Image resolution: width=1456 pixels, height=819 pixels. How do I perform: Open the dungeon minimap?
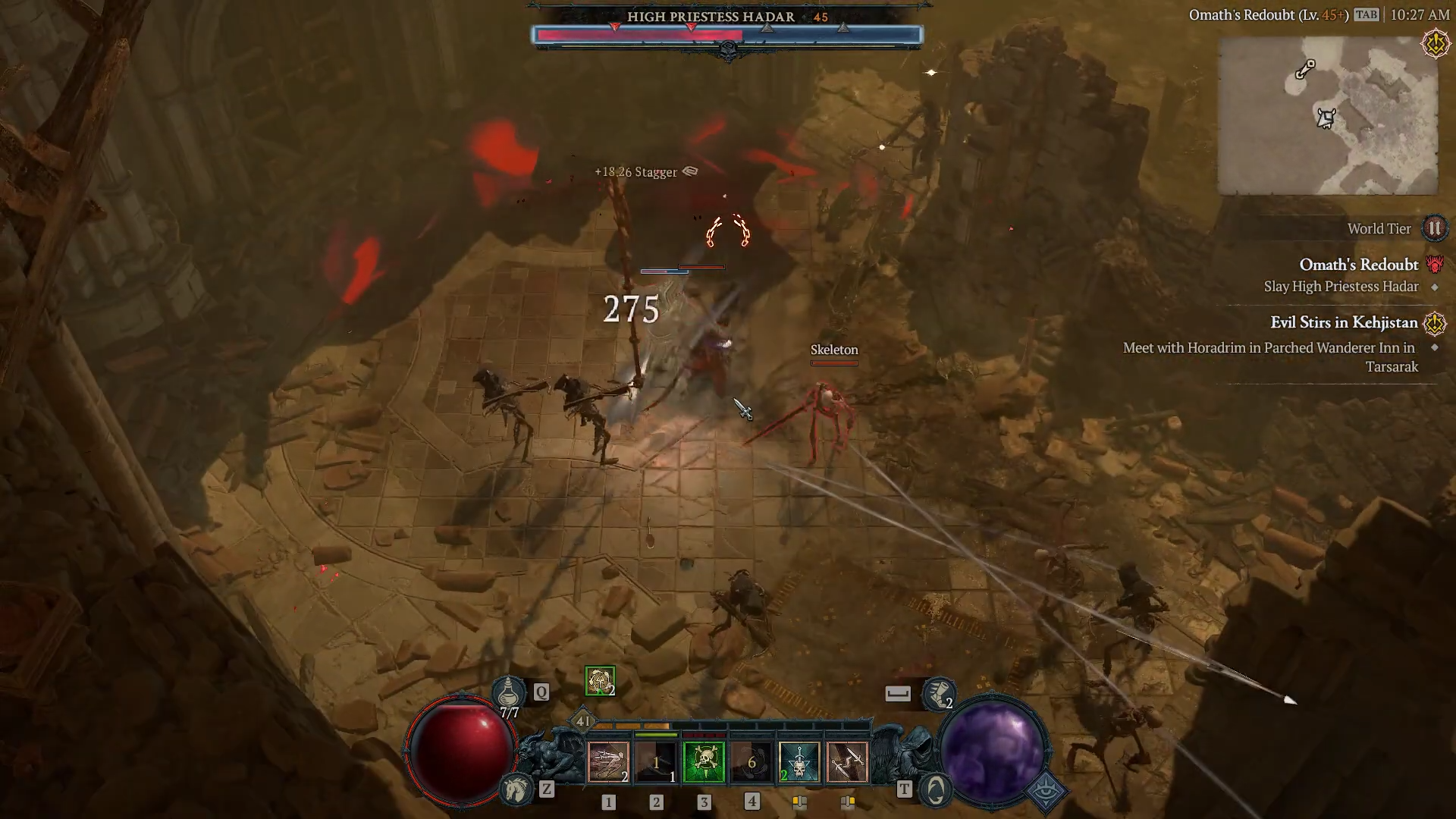click(1327, 115)
